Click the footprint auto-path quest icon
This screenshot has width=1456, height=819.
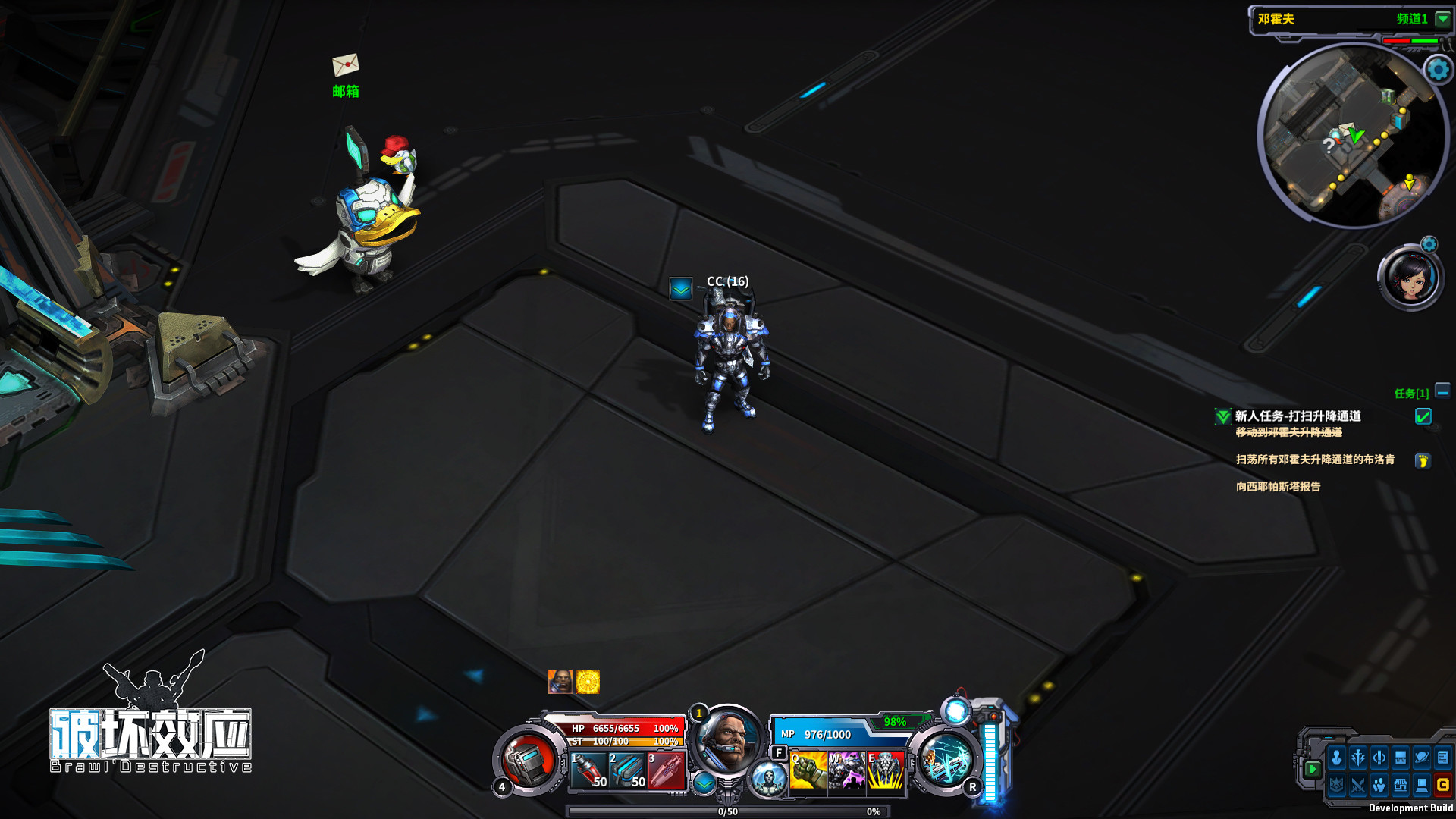(x=1423, y=460)
